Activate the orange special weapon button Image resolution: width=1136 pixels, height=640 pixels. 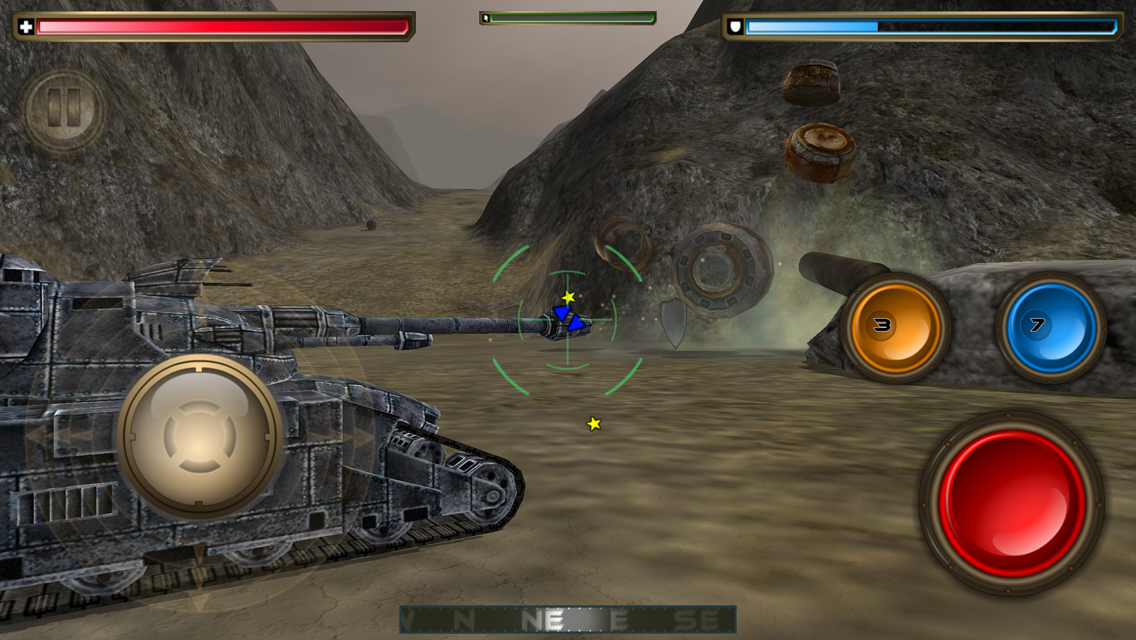coord(894,327)
